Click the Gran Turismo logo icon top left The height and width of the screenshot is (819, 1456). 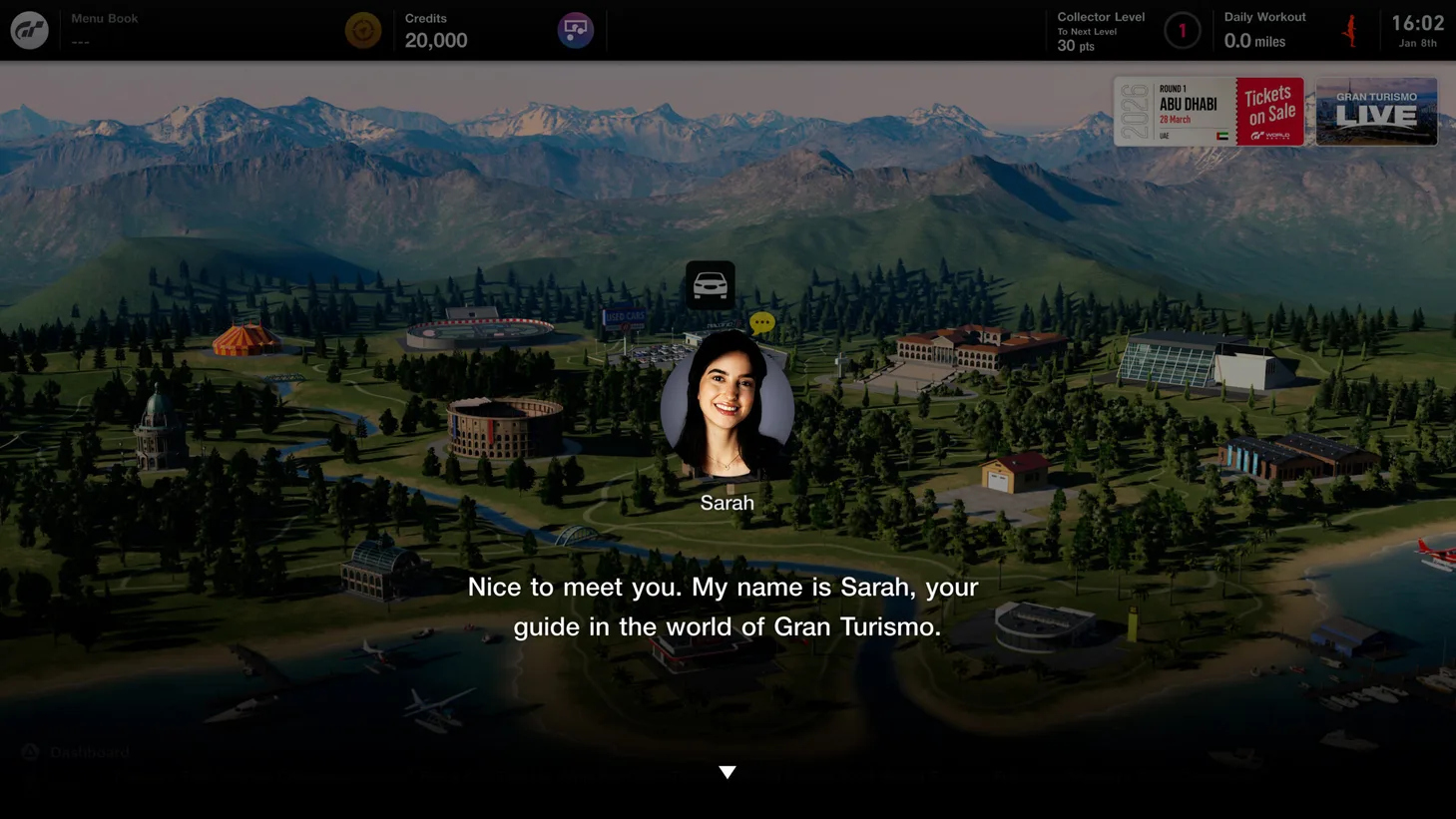29,29
